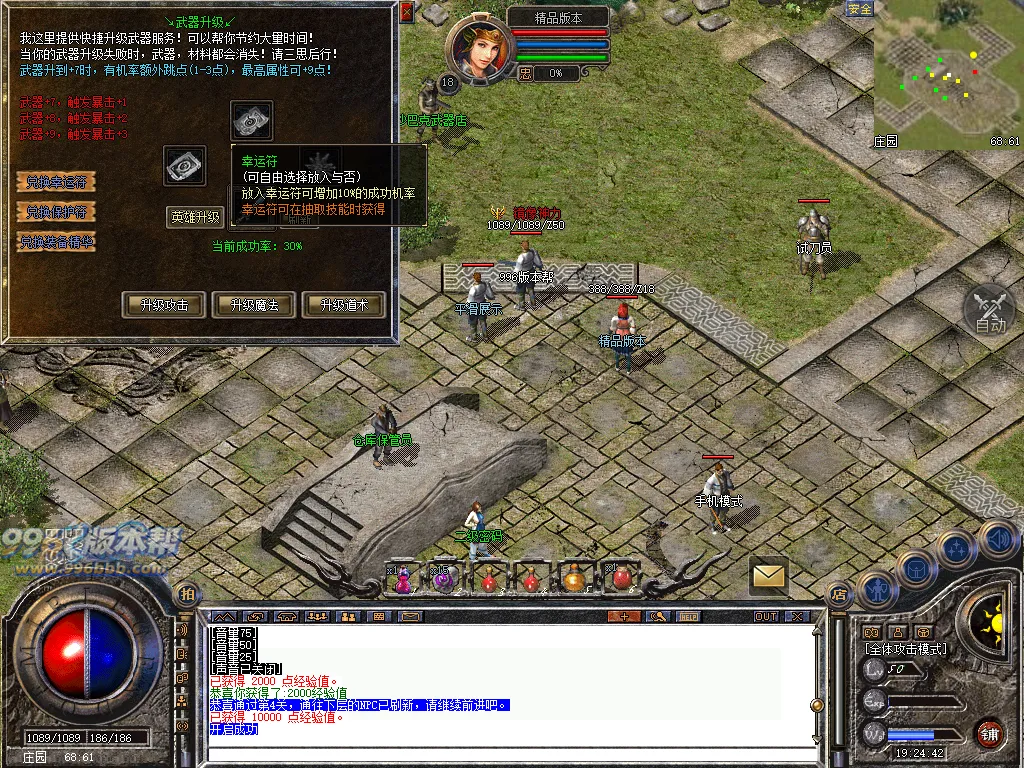Image resolution: width=1024 pixels, height=768 pixels.
Task: Open the 兑换幸运符 lucky charm exchange
Action: pyautogui.click(x=56, y=182)
